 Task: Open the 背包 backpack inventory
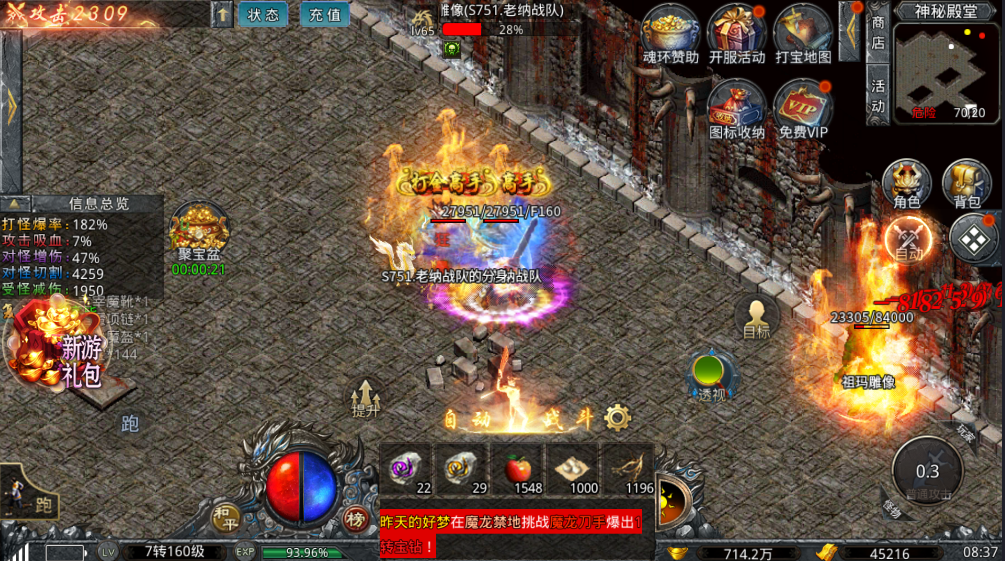click(967, 184)
